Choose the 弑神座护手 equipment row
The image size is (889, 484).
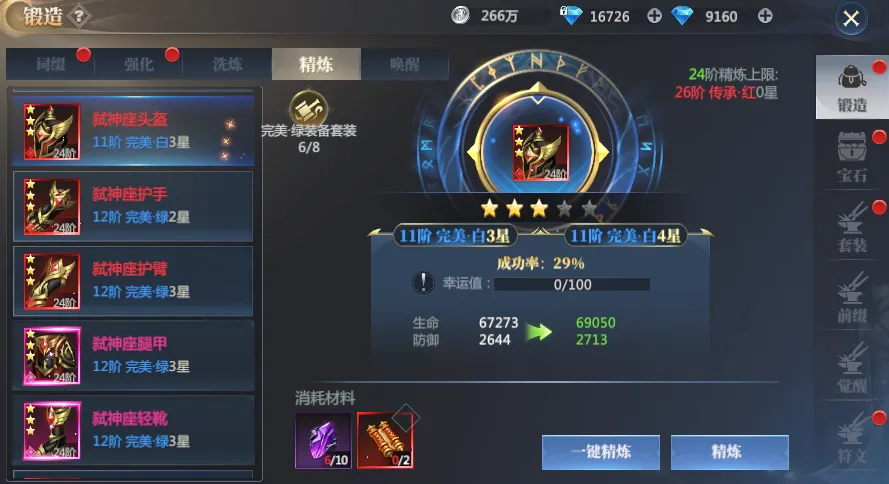pyautogui.click(x=133, y=205)
